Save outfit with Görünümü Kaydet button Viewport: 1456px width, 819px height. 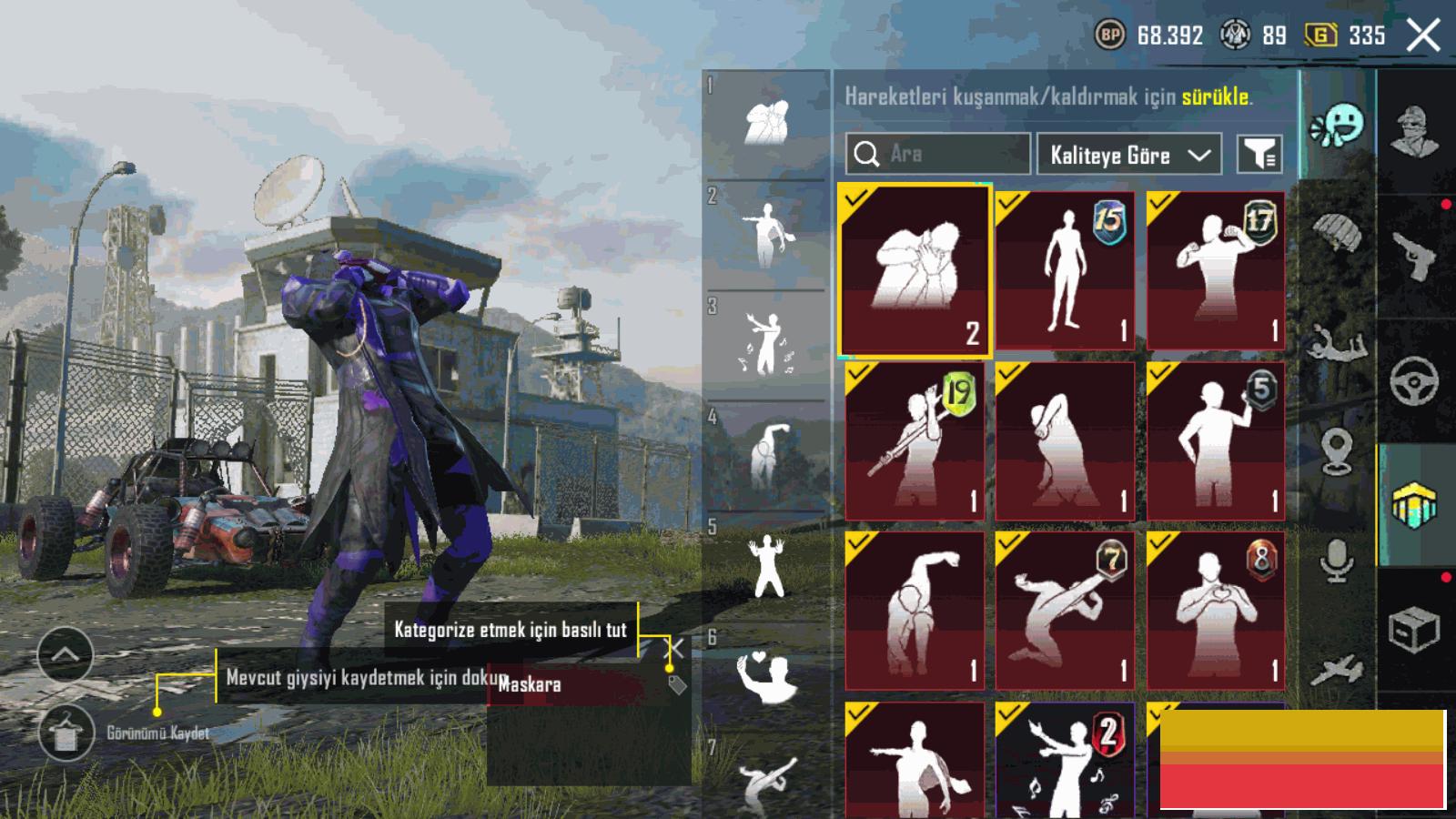(66, 733)
